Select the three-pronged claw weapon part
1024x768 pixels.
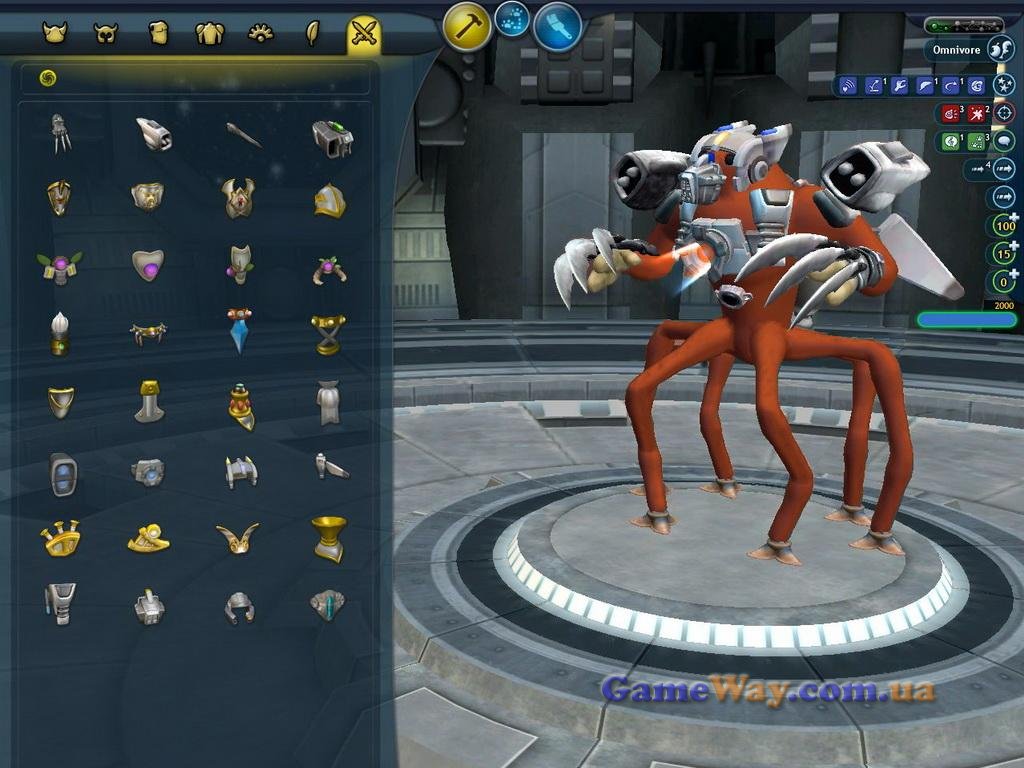point(62,132)
